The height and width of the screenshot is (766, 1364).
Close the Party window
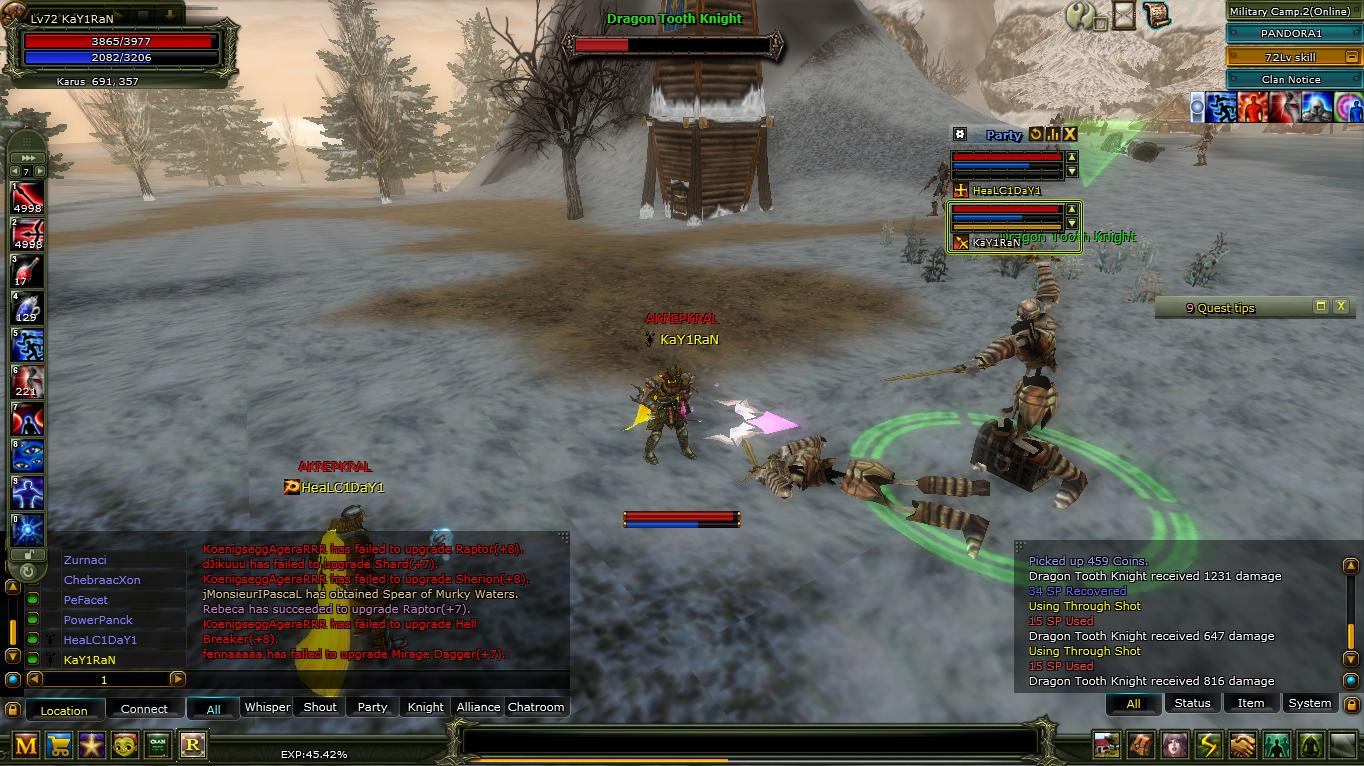click(x=1069, y=134)
